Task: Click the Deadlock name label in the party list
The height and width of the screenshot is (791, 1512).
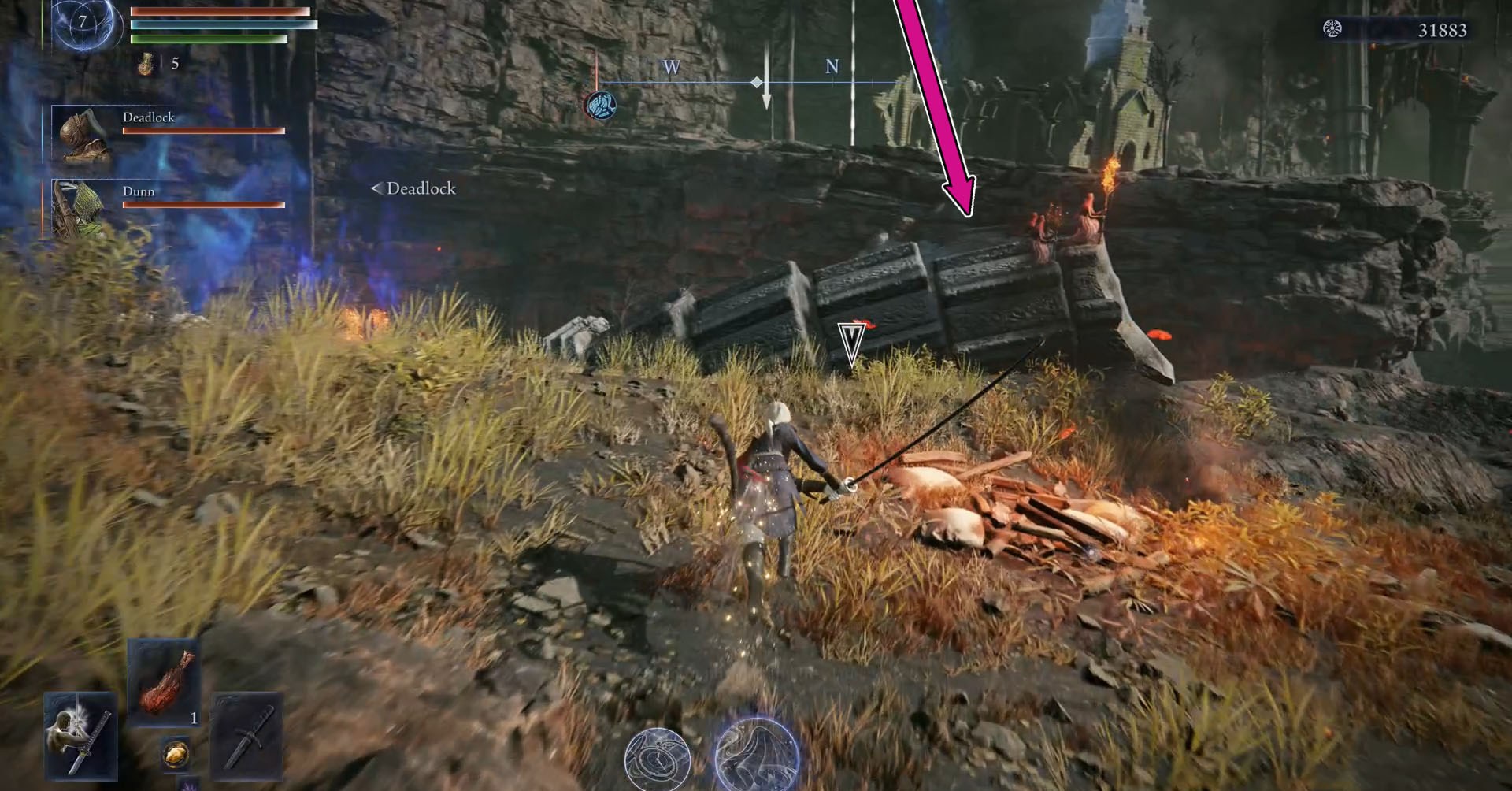Action: coord(151,117)
